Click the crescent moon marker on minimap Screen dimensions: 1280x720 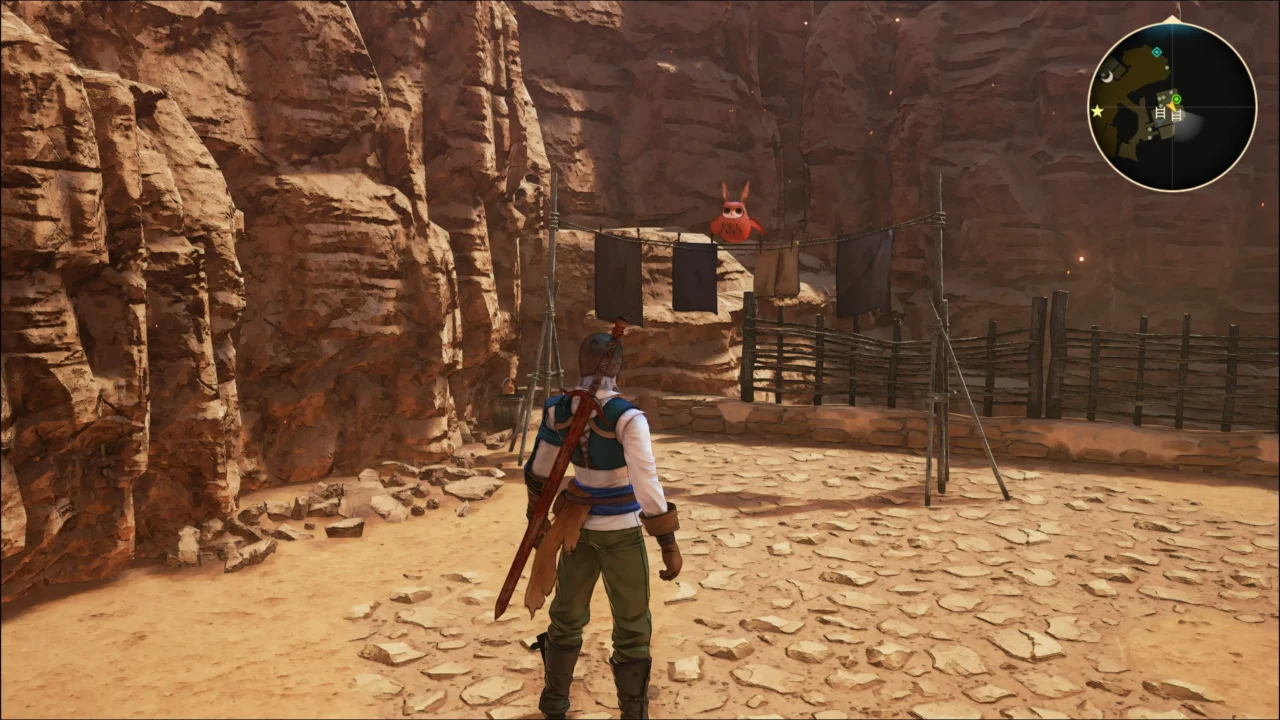(x=1107, y=75)
